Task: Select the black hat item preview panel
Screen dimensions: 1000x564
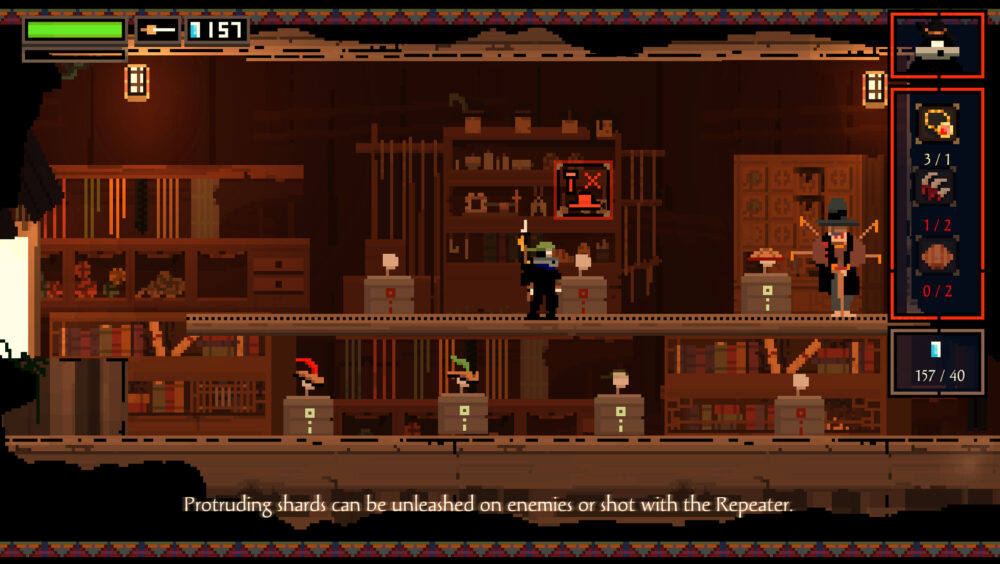Action: point(937,43)
